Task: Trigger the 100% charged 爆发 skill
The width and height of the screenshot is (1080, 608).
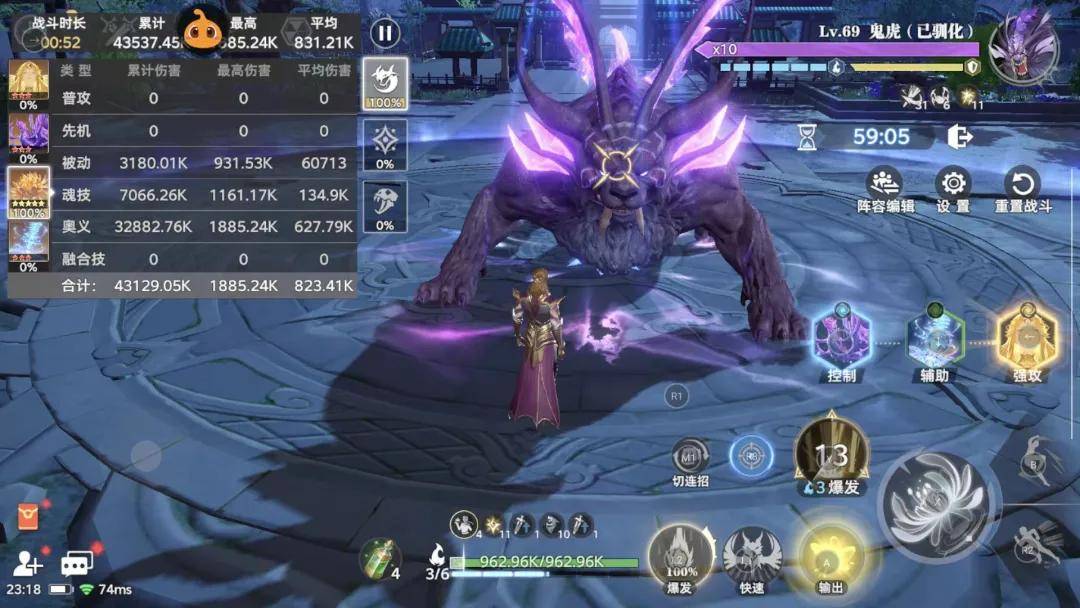Action: [679, 557]
